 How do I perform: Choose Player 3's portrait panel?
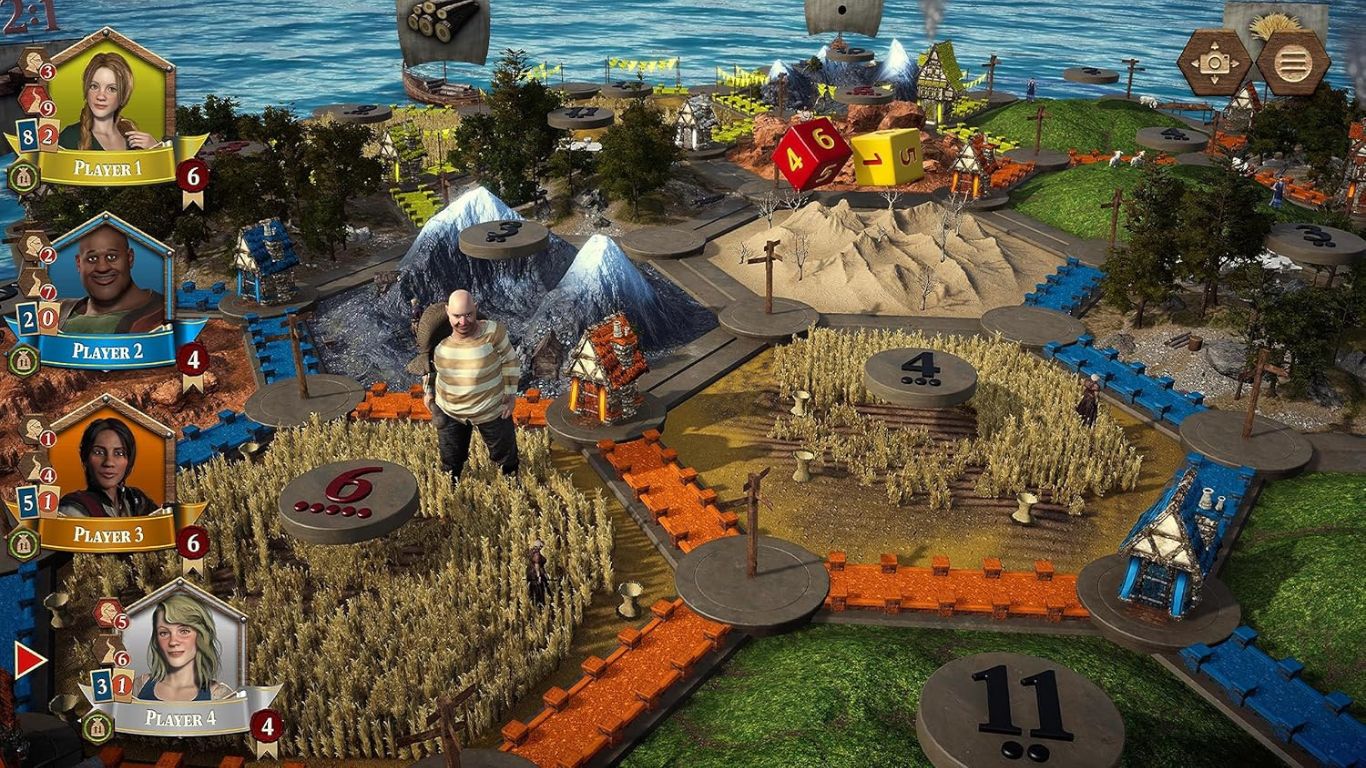click(110, 463)
